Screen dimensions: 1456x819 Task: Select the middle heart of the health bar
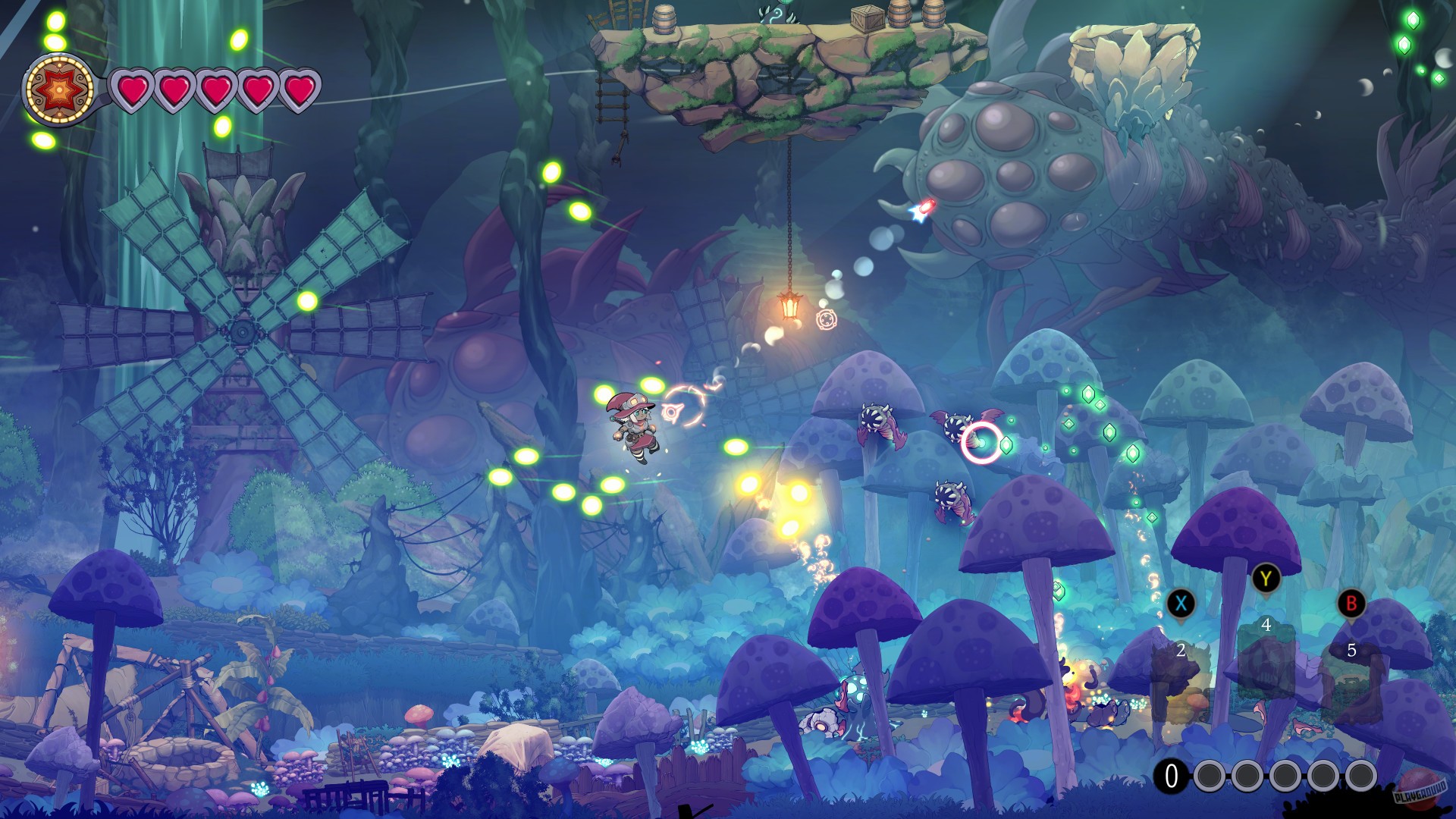(215, 88)
